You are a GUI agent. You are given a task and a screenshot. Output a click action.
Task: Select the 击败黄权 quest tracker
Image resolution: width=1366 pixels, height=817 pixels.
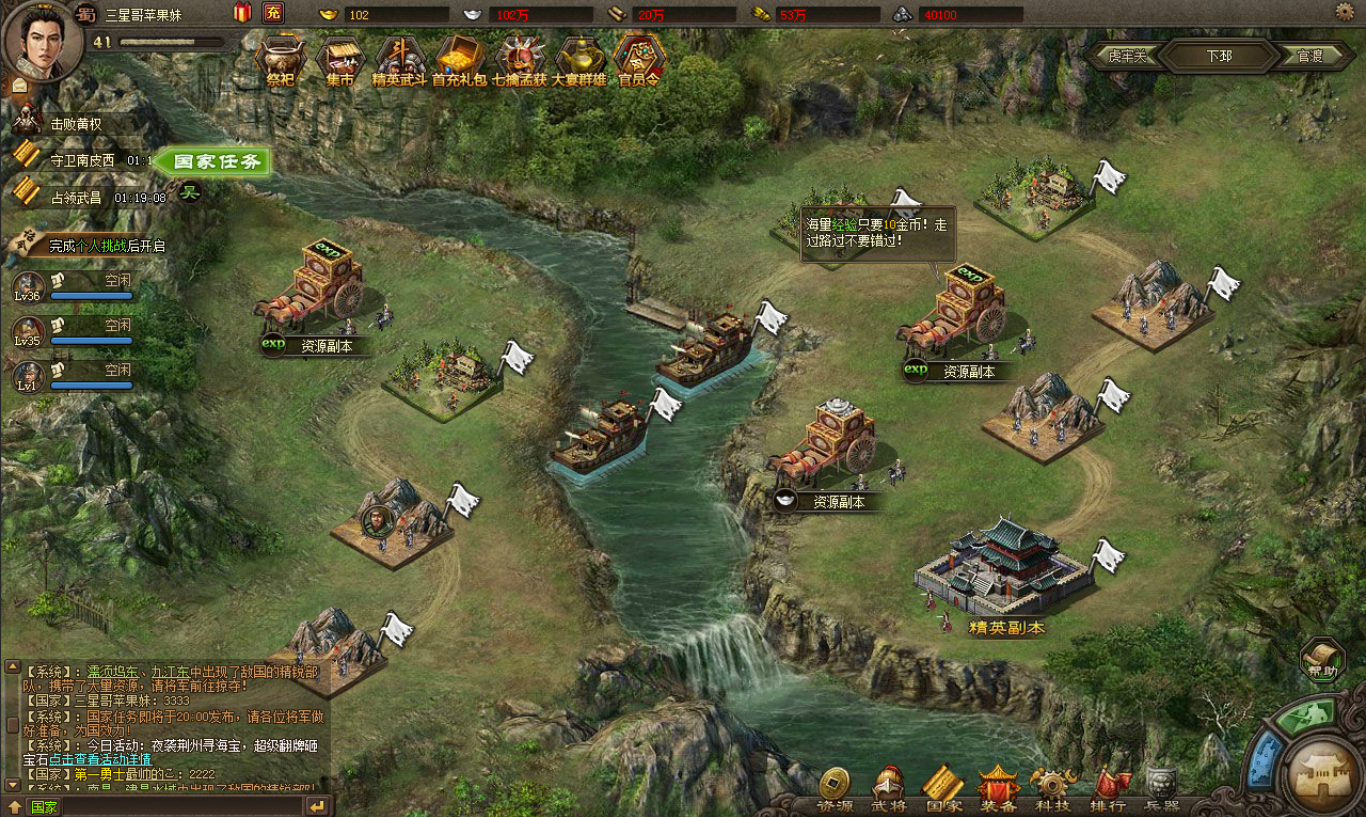[75, 125]
